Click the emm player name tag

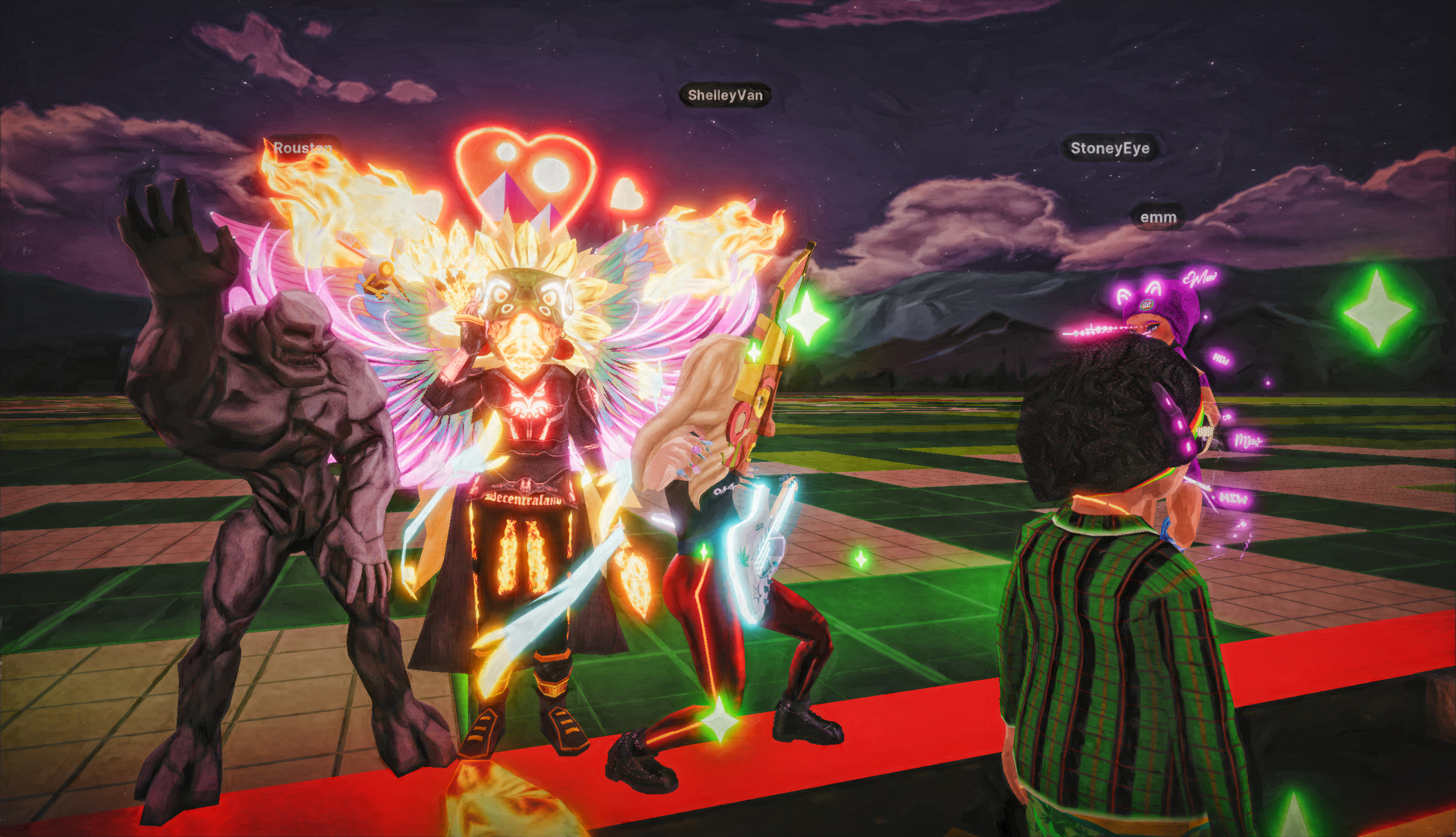[x=1158, y=217]
